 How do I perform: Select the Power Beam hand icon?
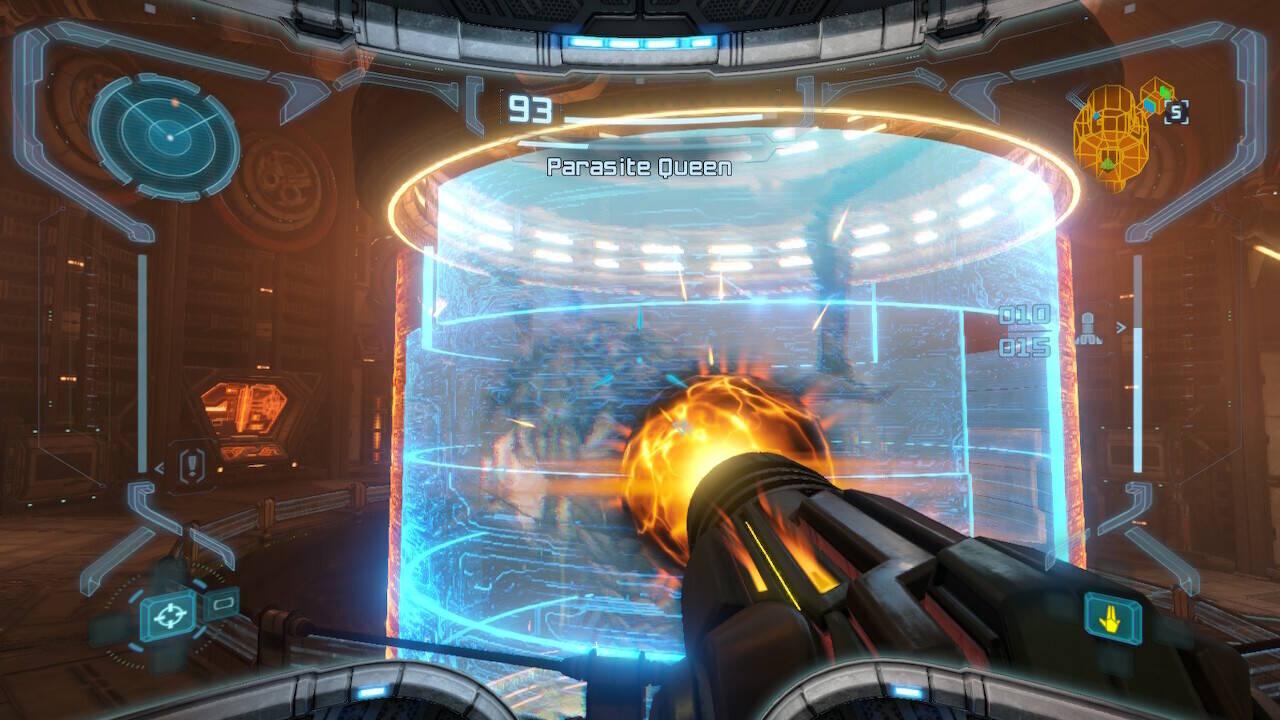pyautogui.click(x=1112, y=616)
